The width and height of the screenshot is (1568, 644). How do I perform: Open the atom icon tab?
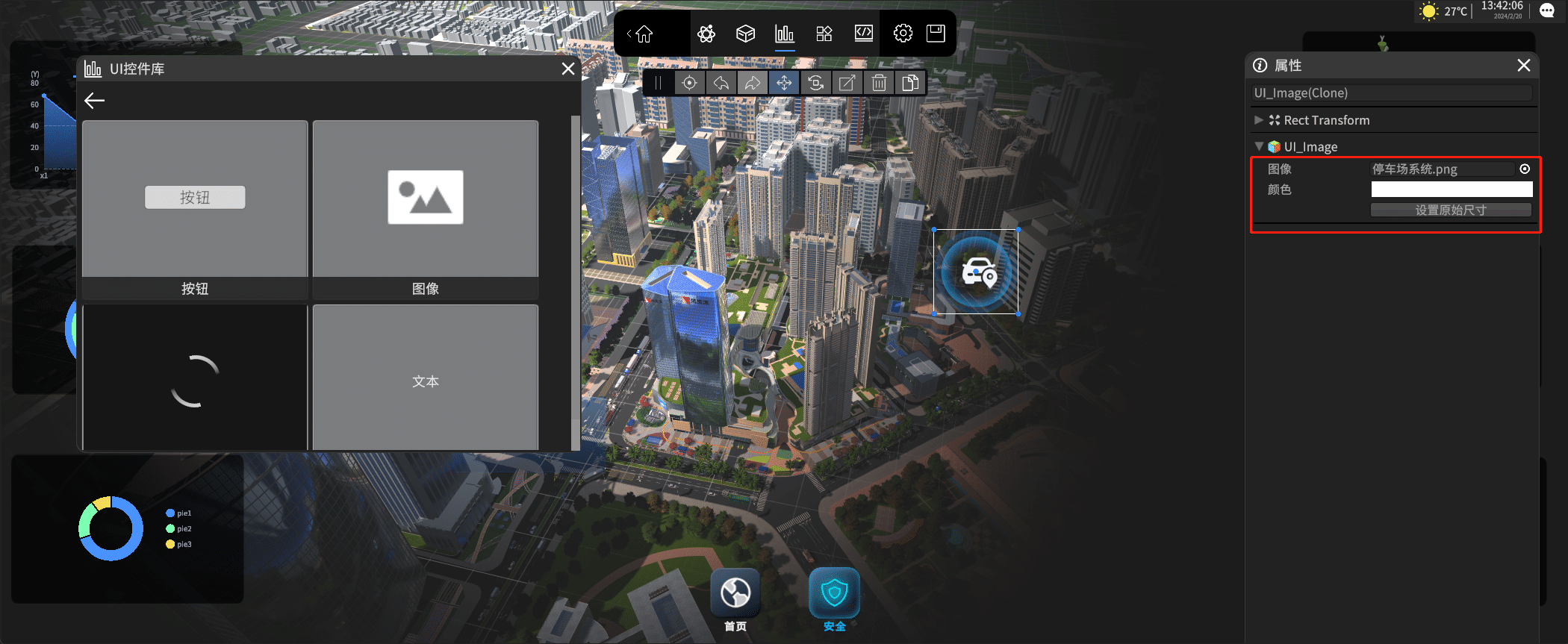tap(706, 34)
